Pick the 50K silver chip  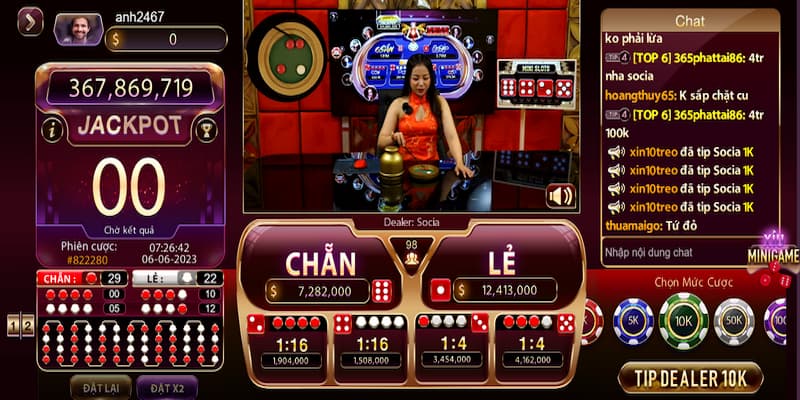[x=734, y=321]
